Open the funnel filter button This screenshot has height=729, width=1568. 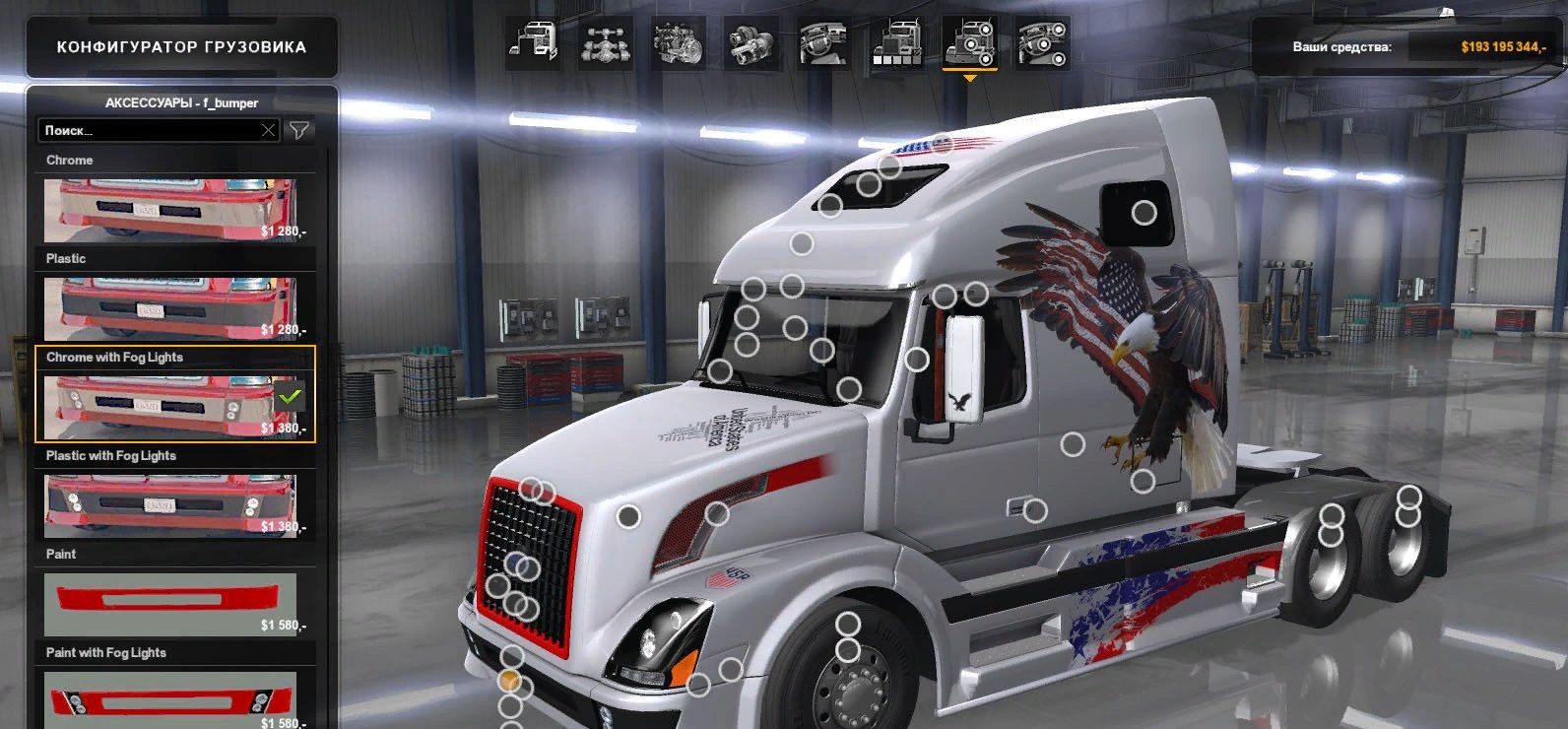click(299, 130)
